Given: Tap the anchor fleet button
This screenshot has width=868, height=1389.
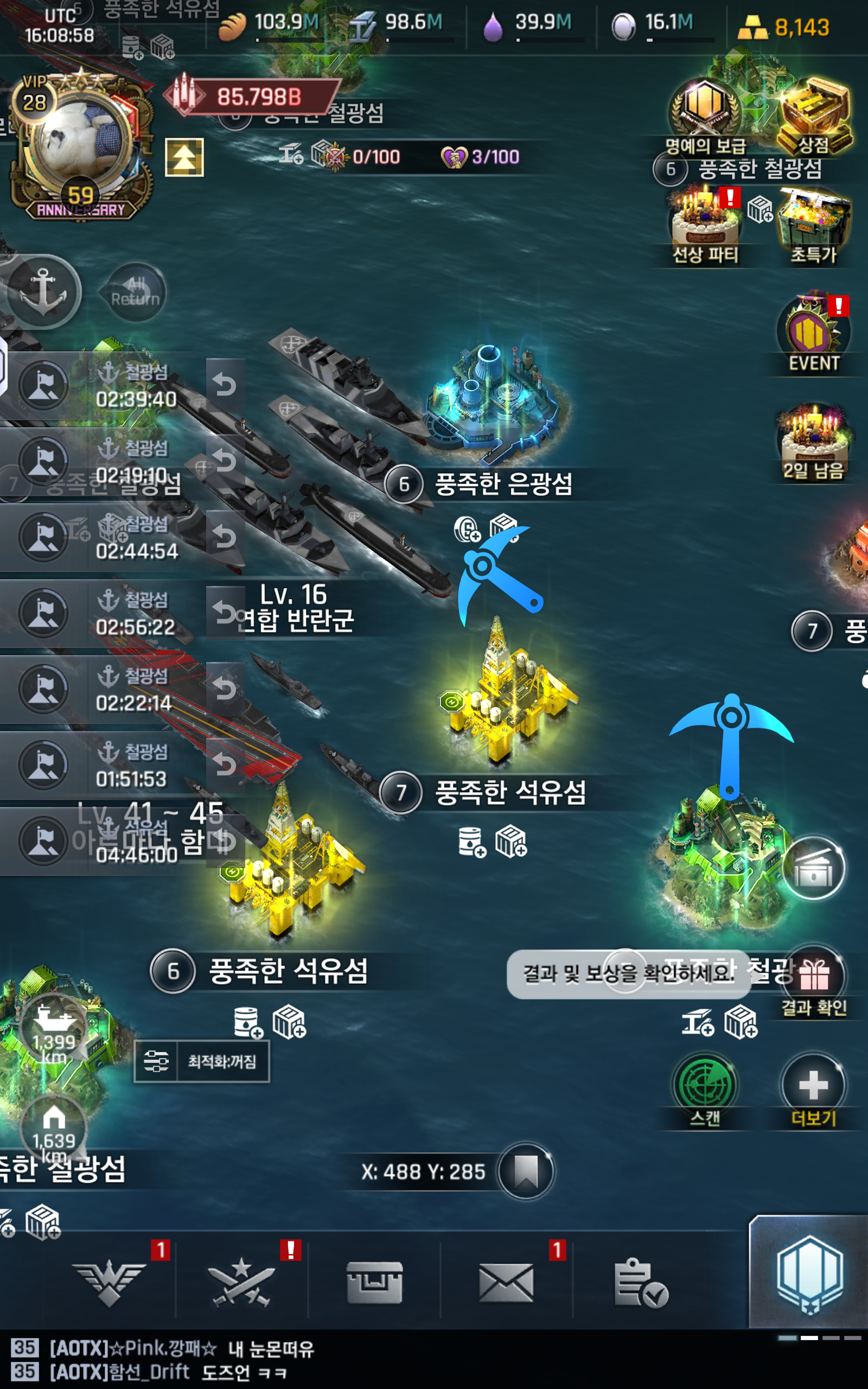Looking at the screenshot, I should [43, 291].
